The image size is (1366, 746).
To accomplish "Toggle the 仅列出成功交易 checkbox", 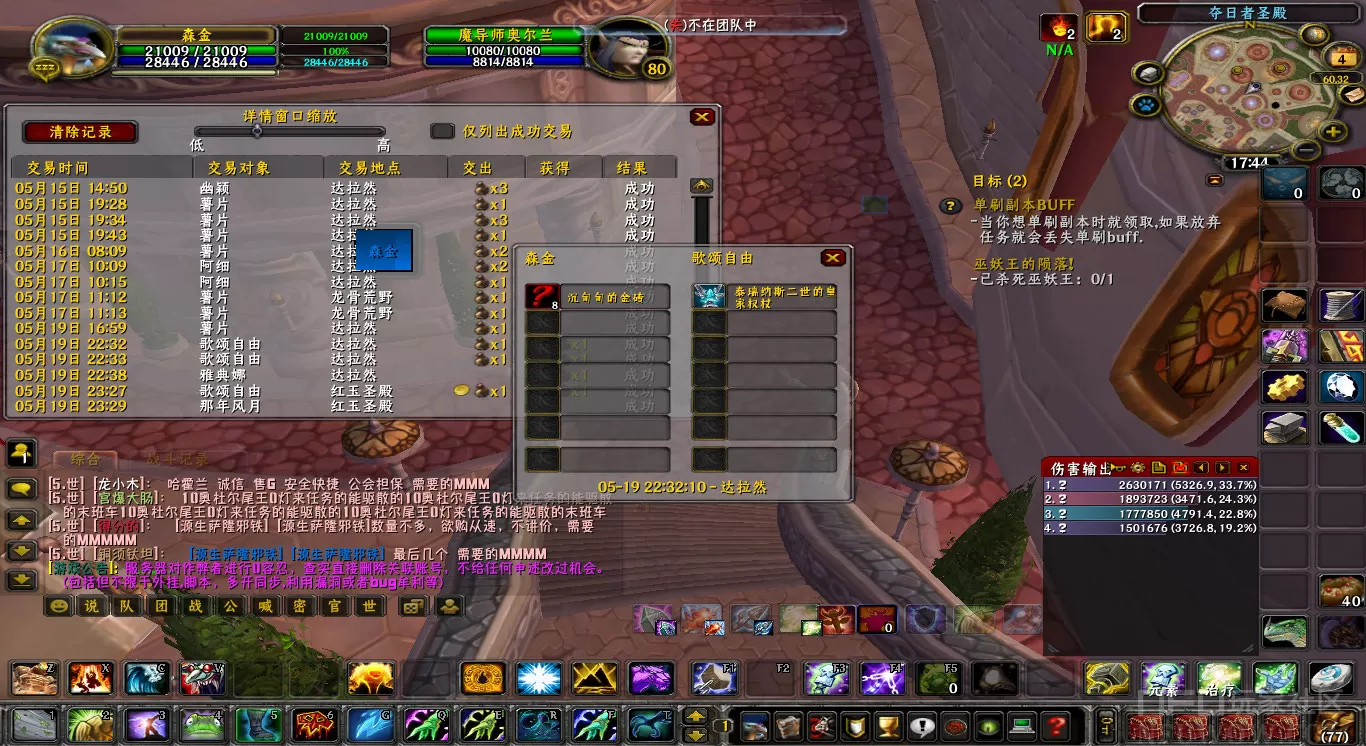I will pyautogui.click(x=442, y=131).
